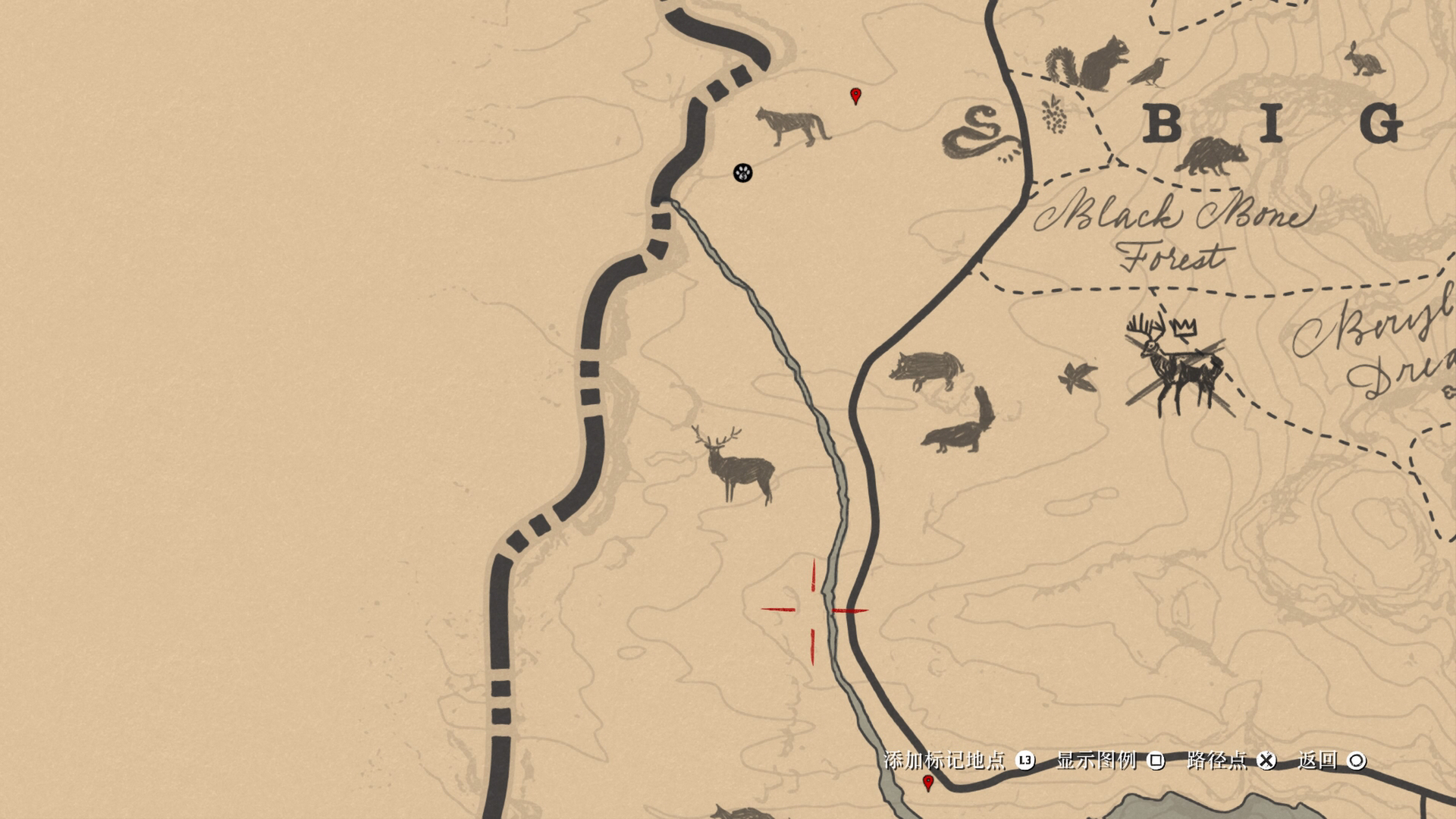The image size is (1456, 819).
Task: Pick the rabbit icon on the map
Action: coord(1364,60)
